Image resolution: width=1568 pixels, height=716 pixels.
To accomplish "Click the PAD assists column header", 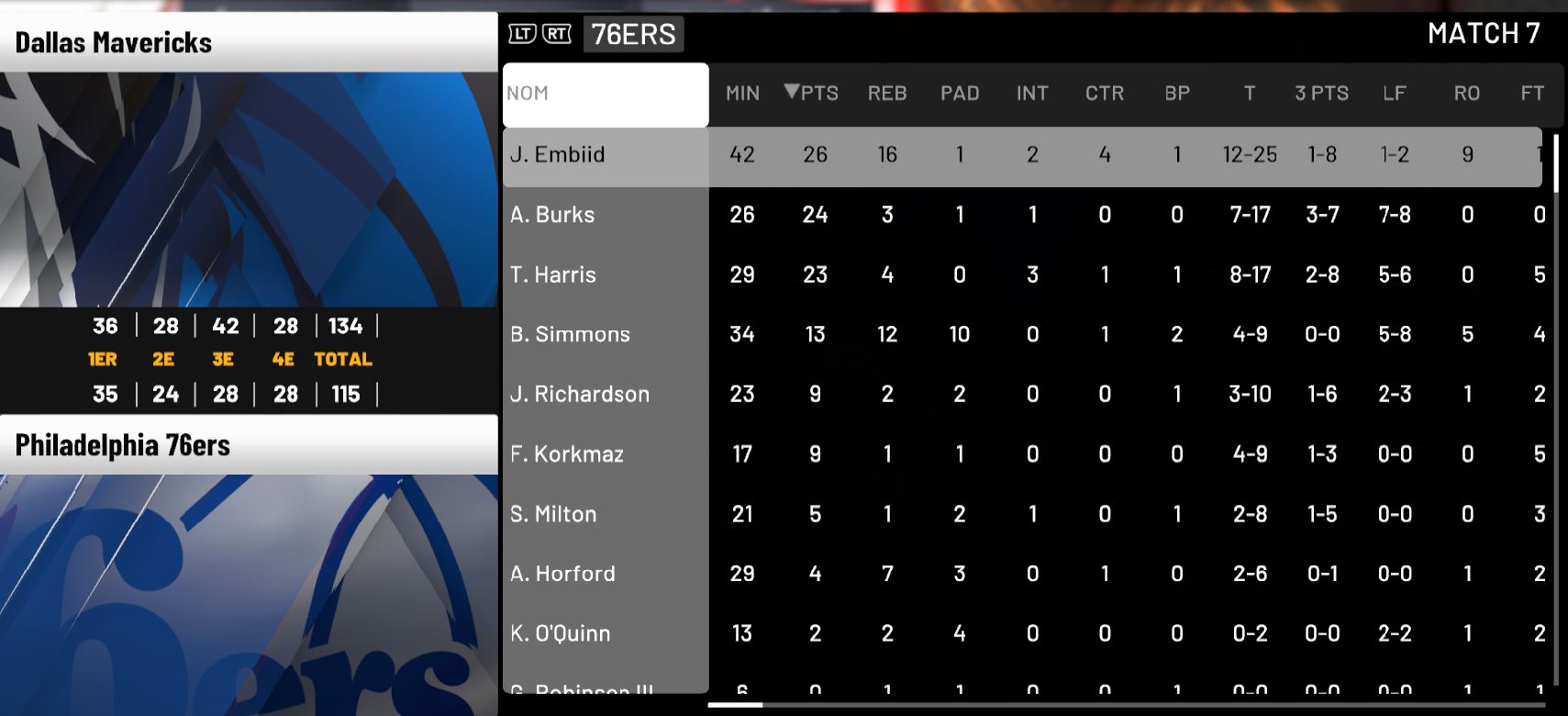I will click(960, 93).
